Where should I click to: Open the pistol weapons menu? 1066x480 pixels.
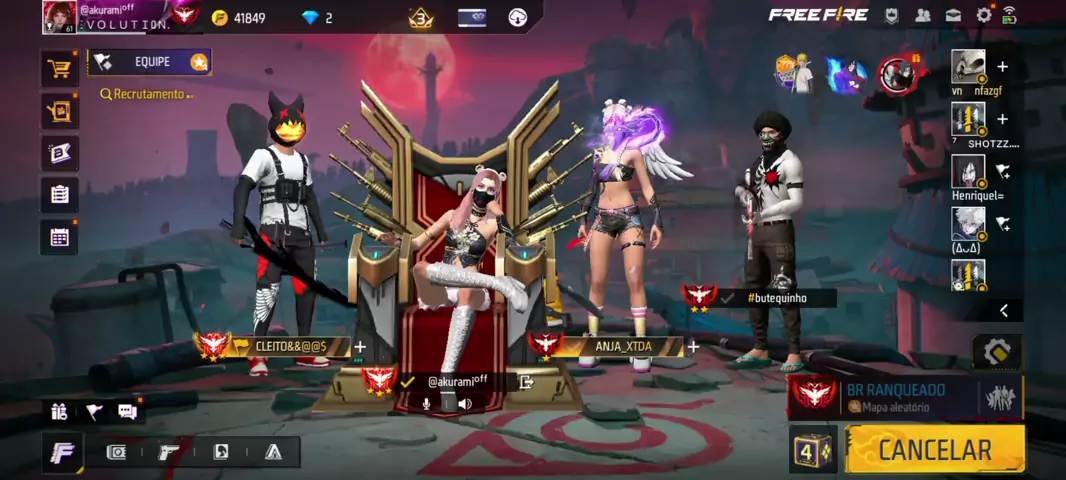[x=169, y=452]
